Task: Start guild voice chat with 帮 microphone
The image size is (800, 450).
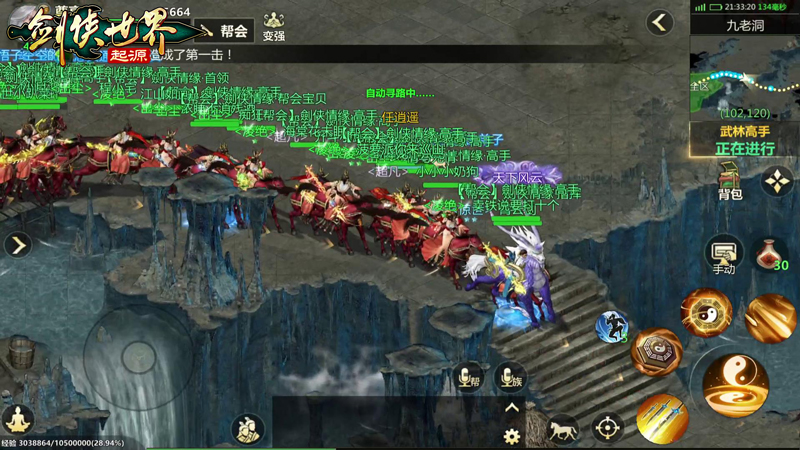Action: [467, 377]
